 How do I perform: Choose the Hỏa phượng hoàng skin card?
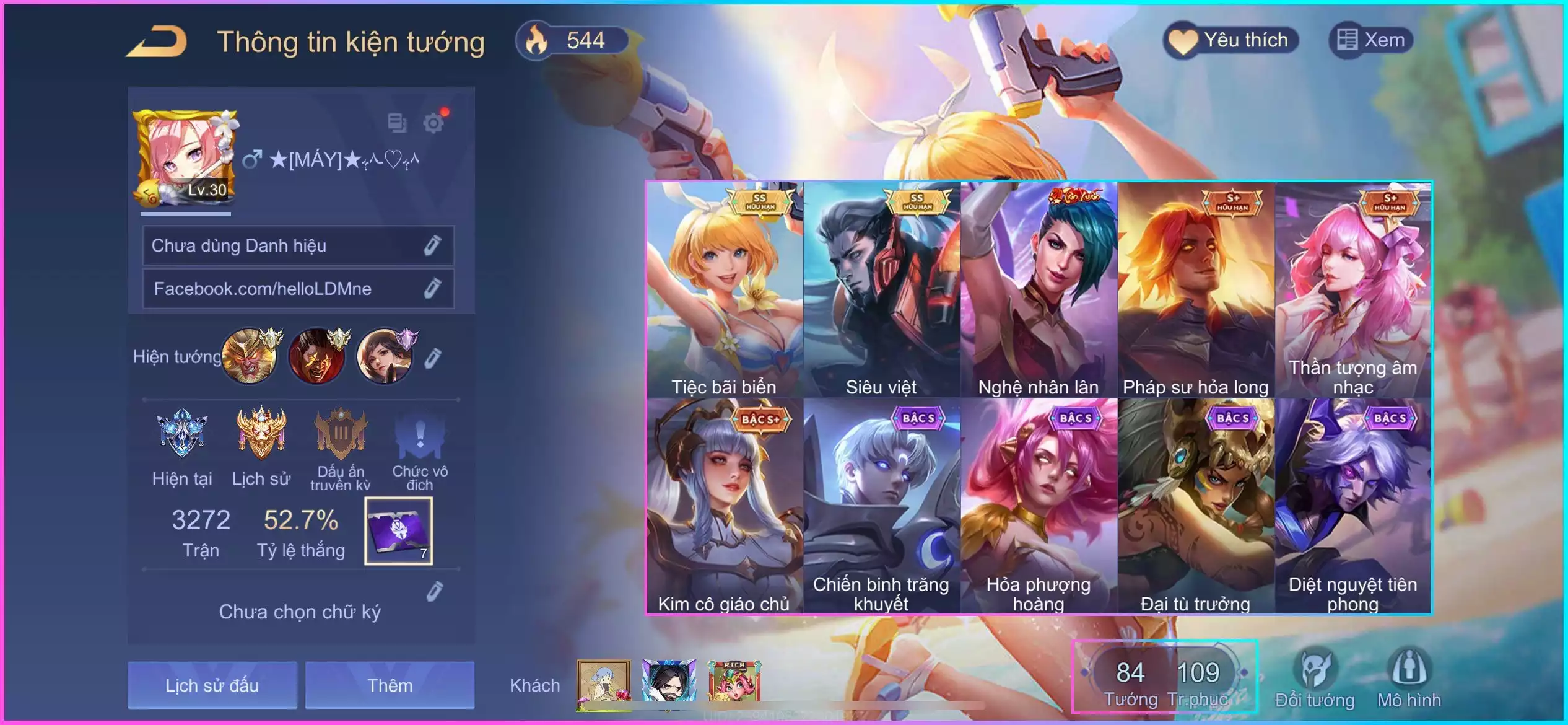[x=1039, y=506]
